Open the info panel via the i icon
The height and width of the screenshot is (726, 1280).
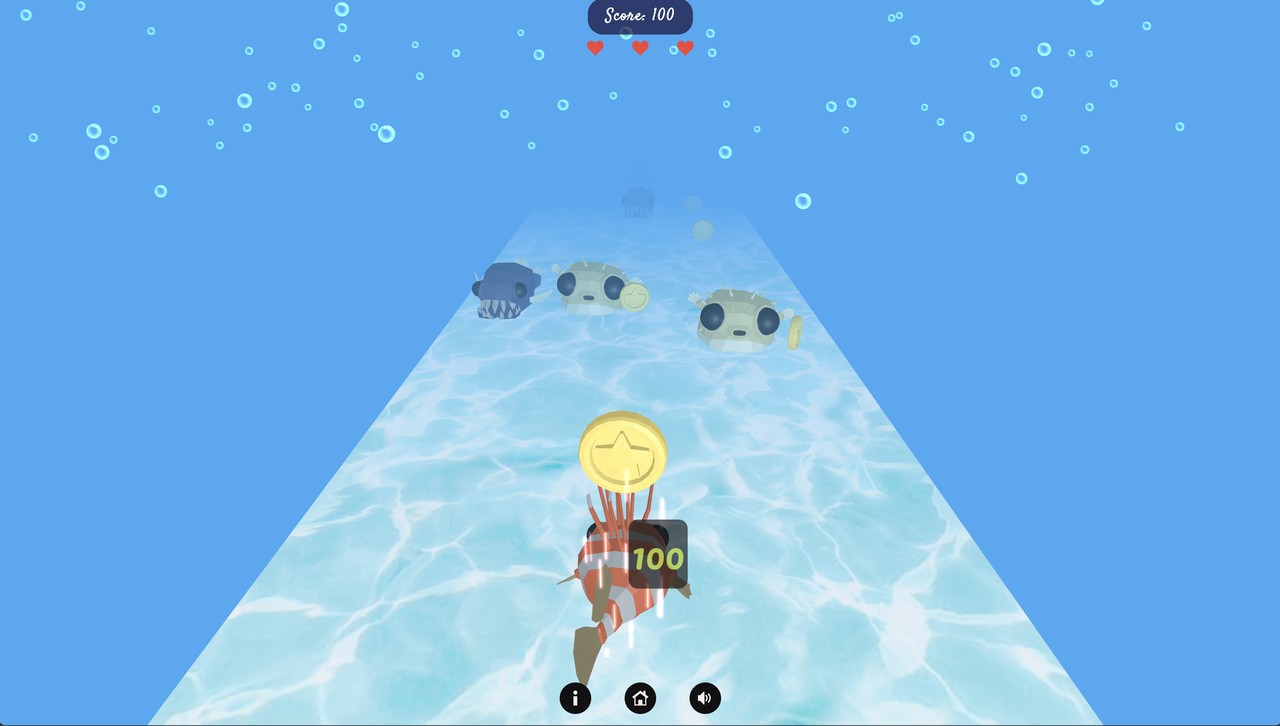(575, 698)
